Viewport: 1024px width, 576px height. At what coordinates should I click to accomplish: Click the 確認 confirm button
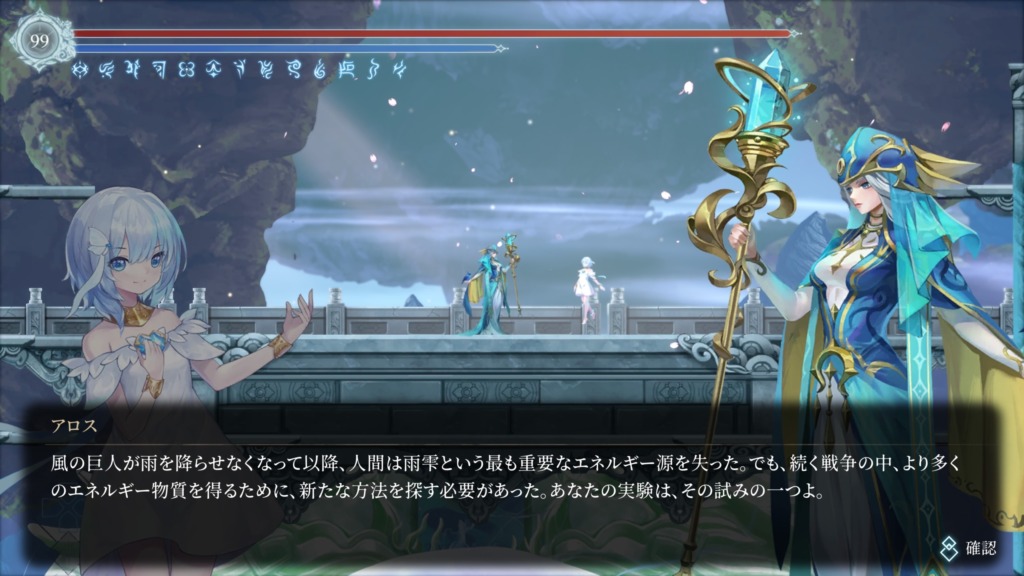pos(968,547)
